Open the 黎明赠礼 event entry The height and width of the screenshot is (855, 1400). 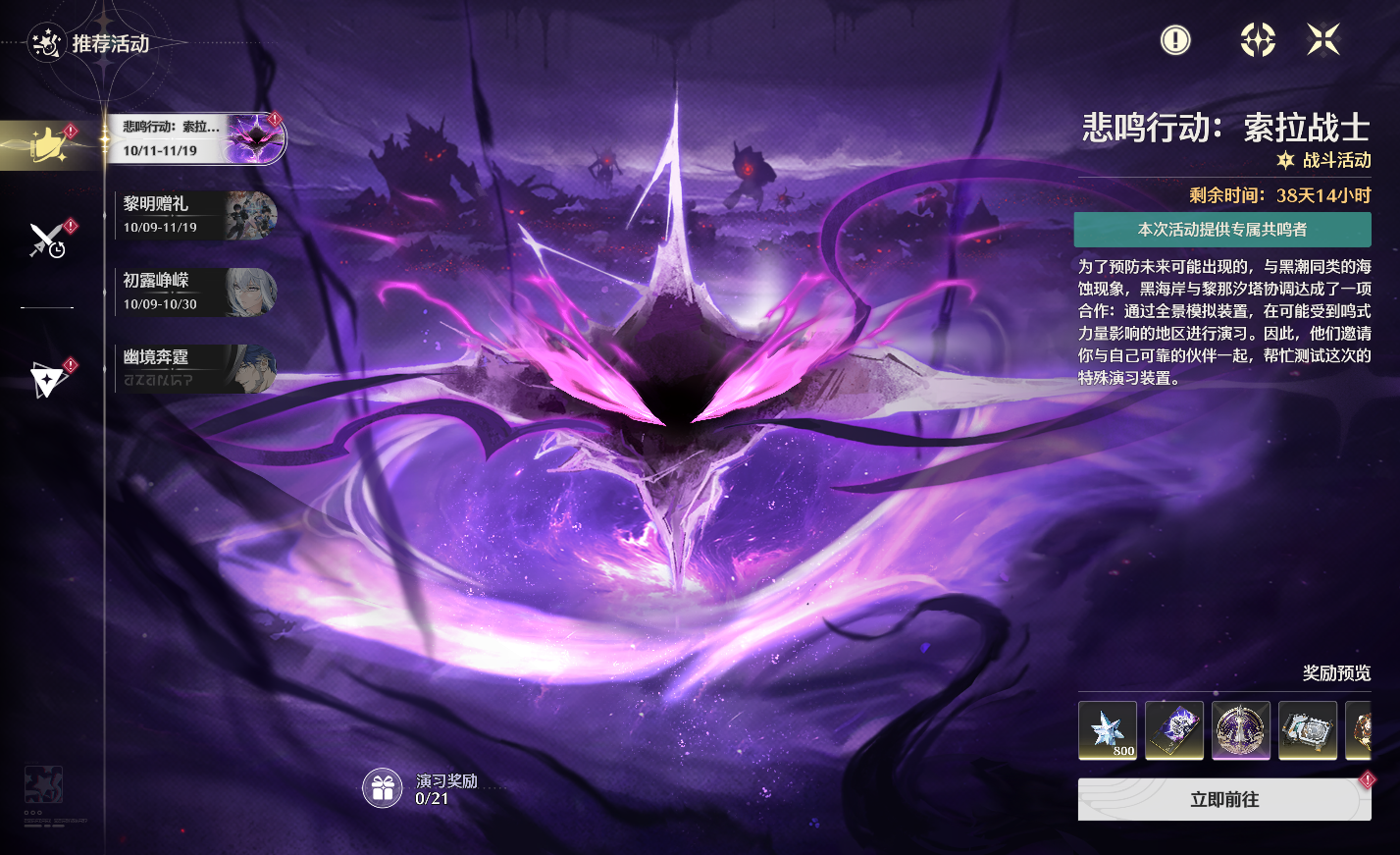pyautogui.click(x=196, y=215)
